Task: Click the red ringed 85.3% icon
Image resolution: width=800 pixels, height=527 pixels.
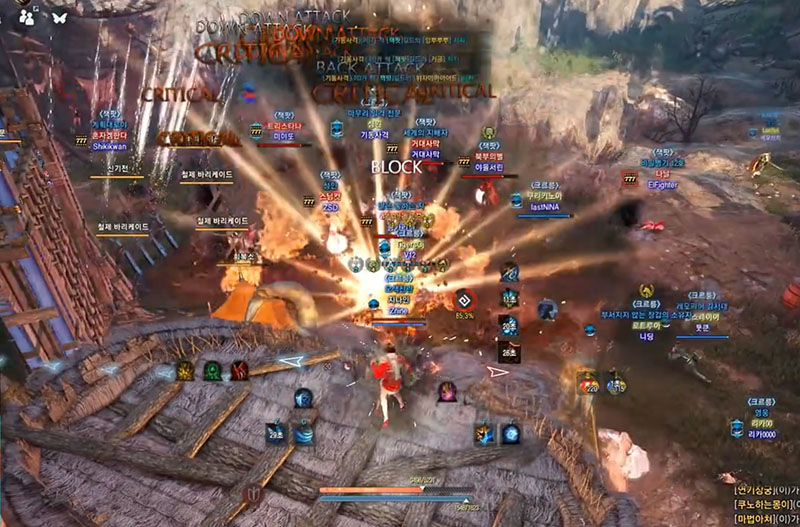Action: (x=464, y=299)
